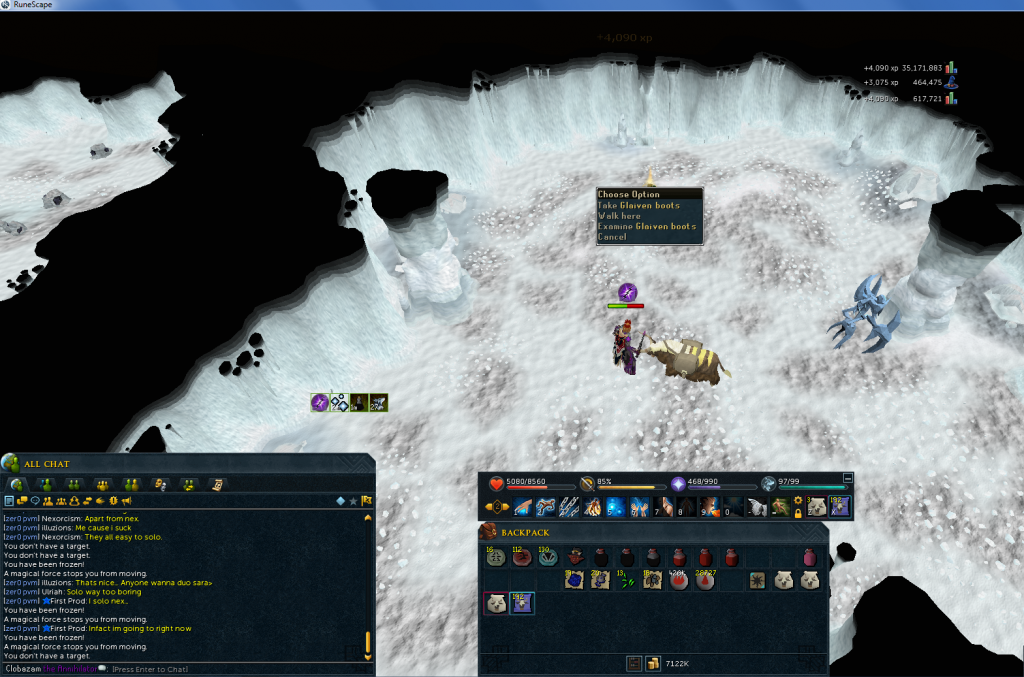Click the green herb stack of 13

[x=626, y=580]
